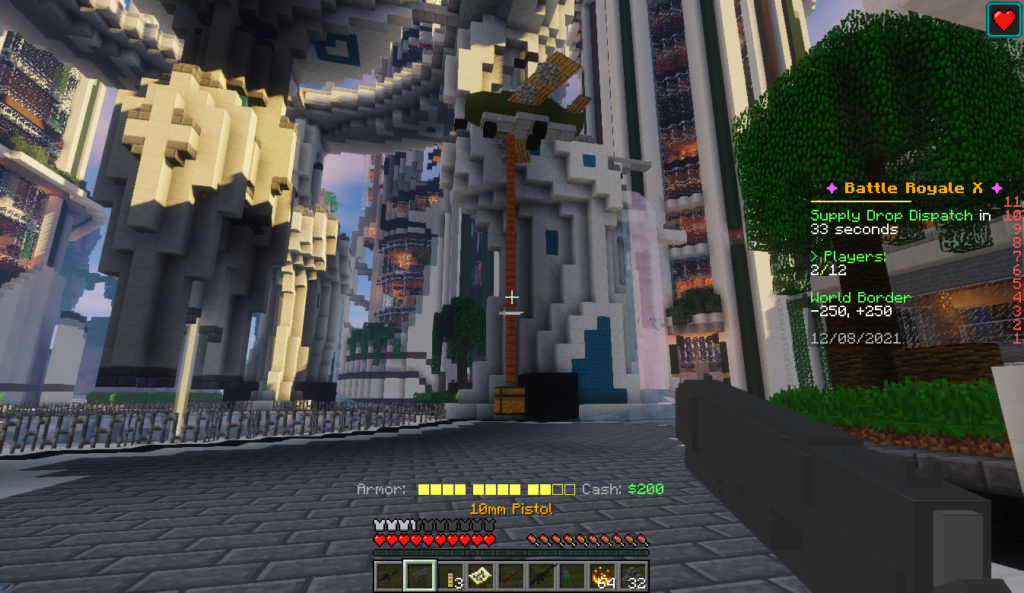Screen dimensions: 1024x593
Task: Select the AK rifle hotbar slot
Action: 388,575
